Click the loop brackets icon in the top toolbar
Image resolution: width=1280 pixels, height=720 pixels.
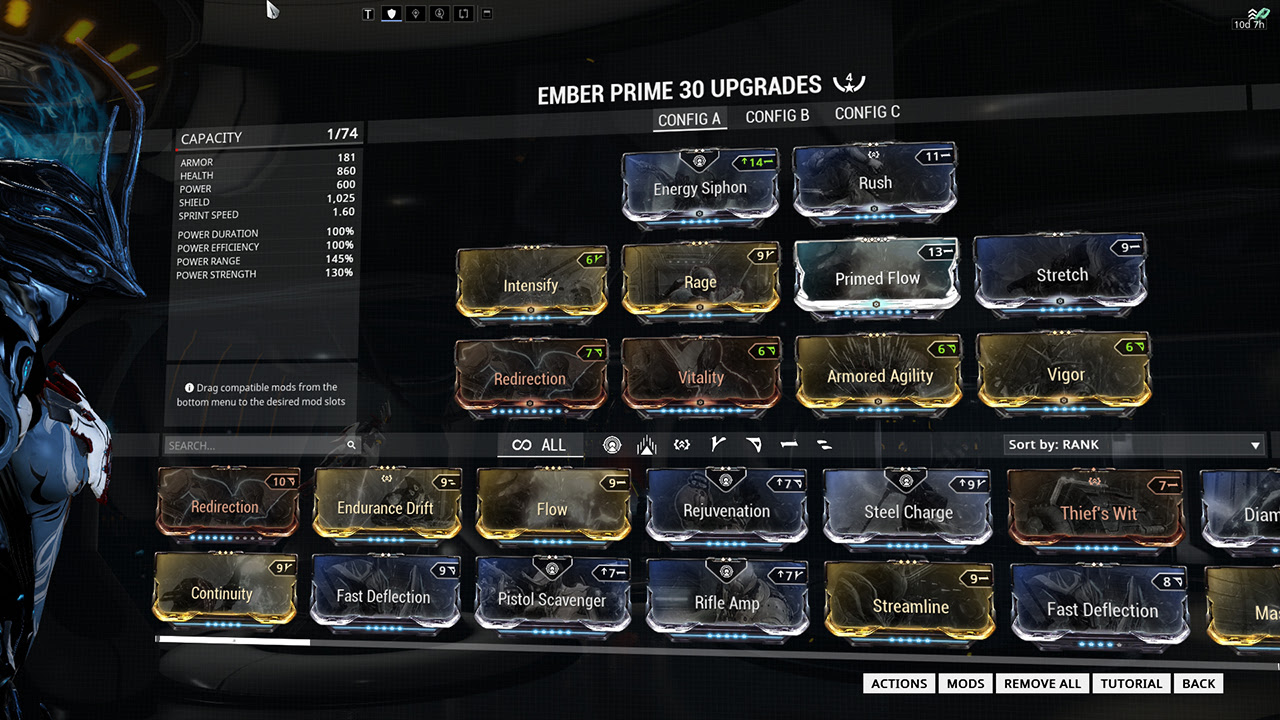pyautogui.click(x=462, y=13)
